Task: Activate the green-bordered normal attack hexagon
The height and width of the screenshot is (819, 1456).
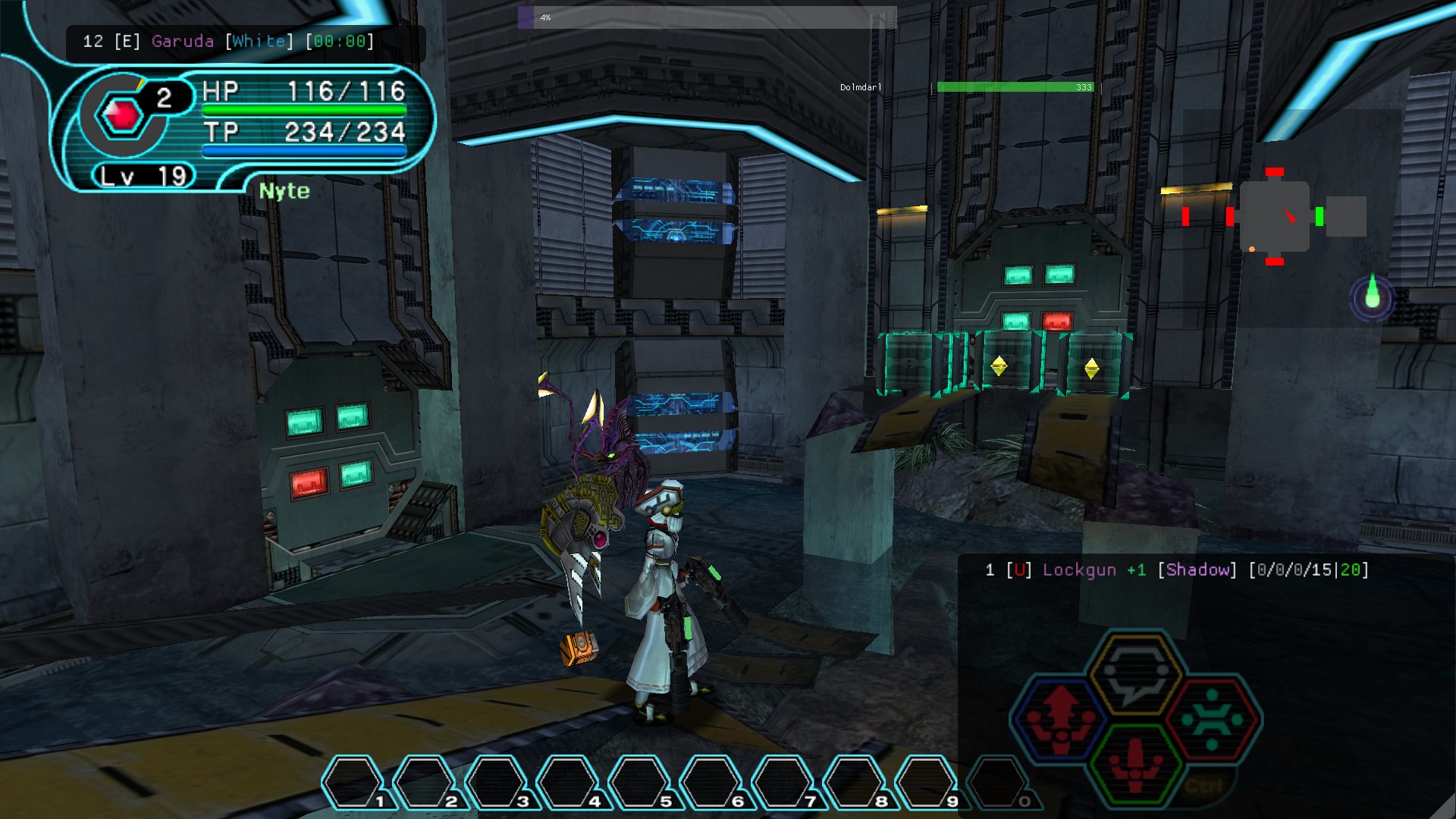Action: [1135, 764]
